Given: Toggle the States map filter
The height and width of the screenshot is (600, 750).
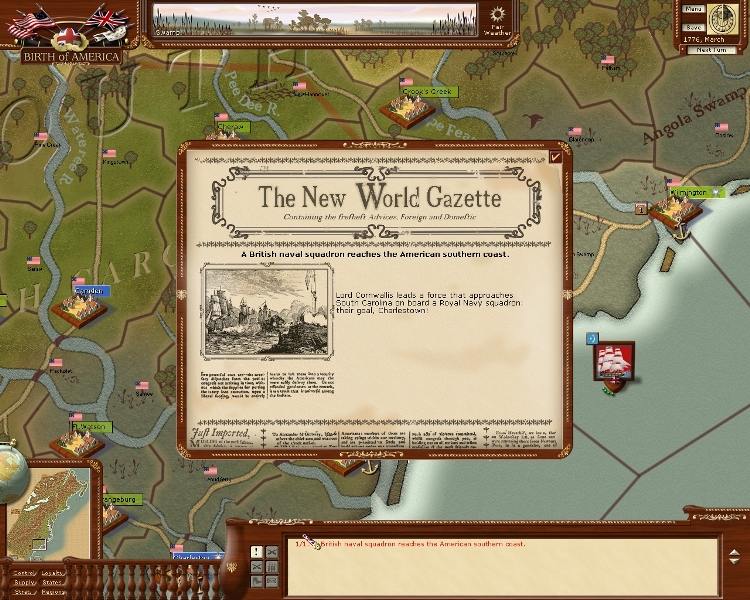Looking at the screenshot, I should point(53,582).
